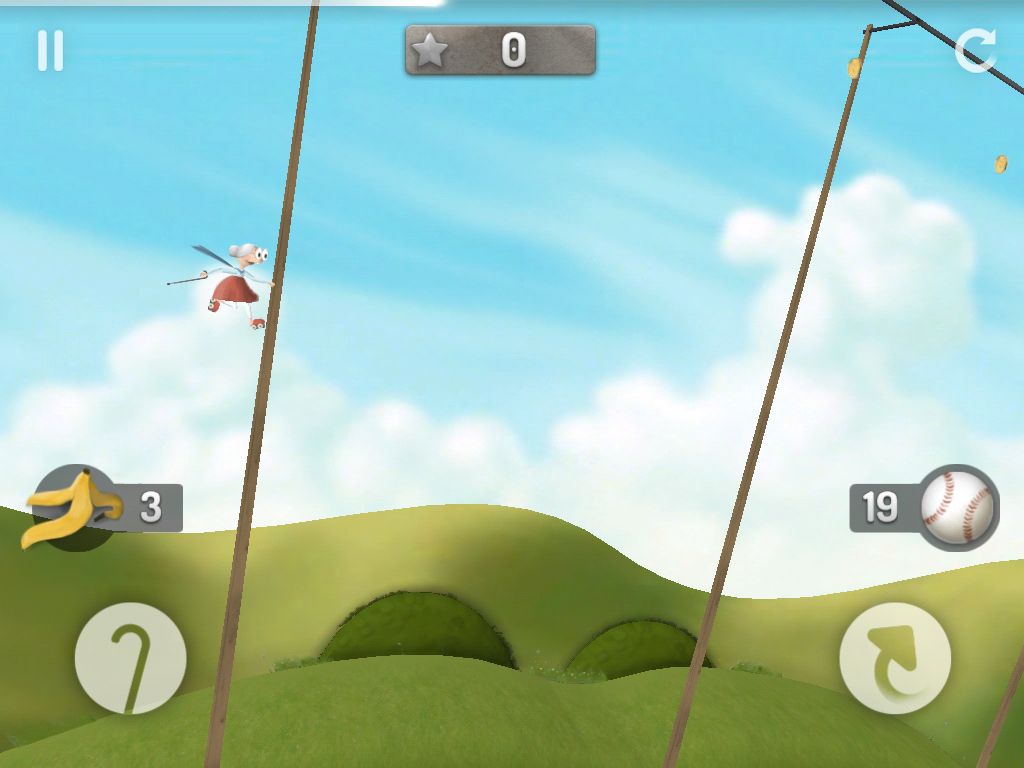Tap the curved arrow jump button

(894, 658)
